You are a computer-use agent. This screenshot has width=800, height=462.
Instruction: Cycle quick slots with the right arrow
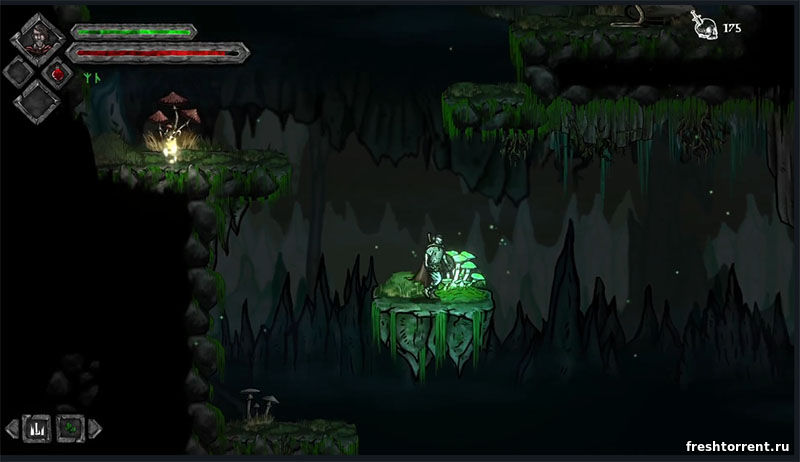(x=94, y=427)
